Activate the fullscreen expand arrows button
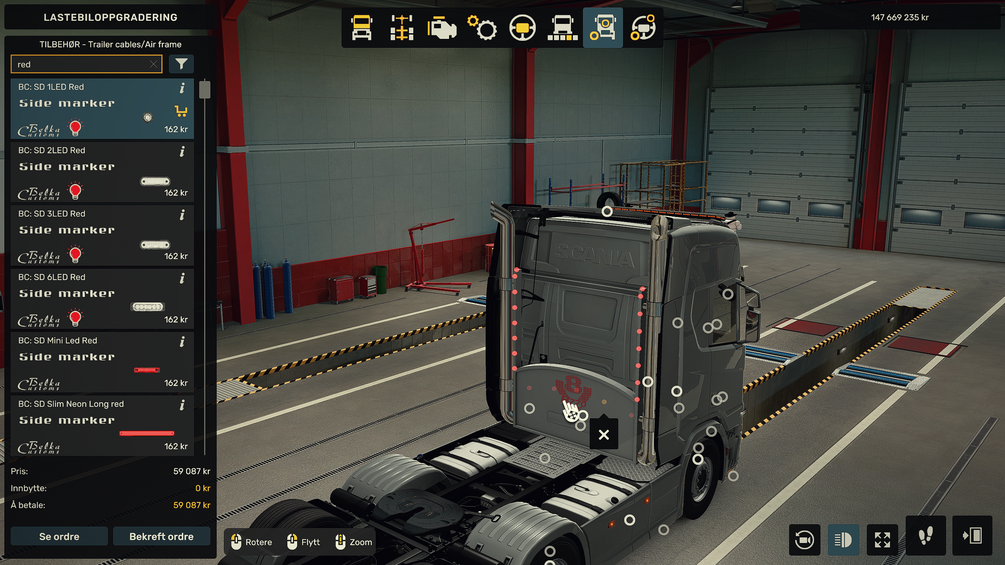The height and width of the screenshot is (565, 1005). [x=882, y=539]
